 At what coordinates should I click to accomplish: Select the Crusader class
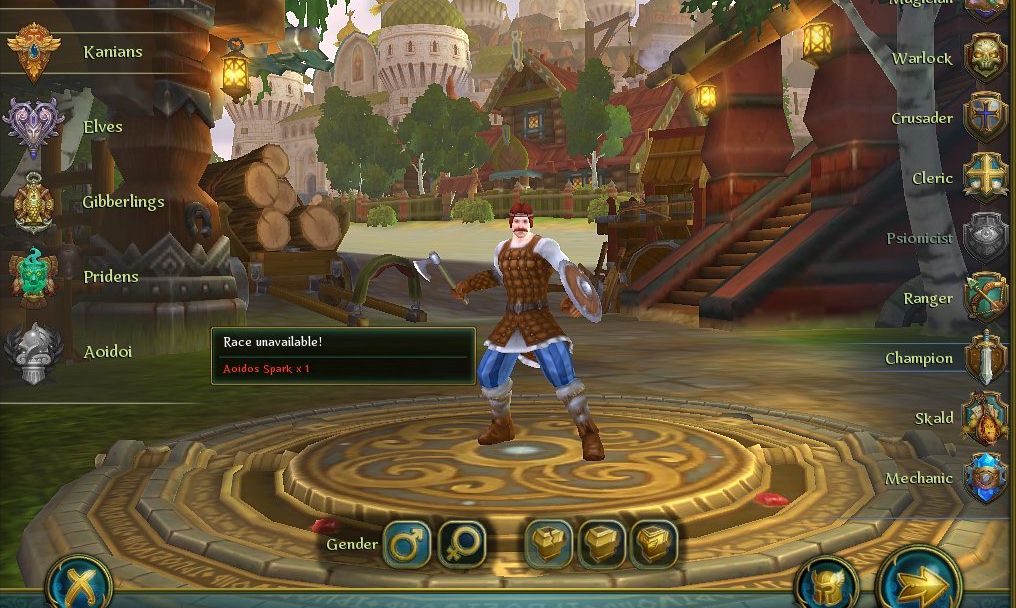tap(984, 118)
